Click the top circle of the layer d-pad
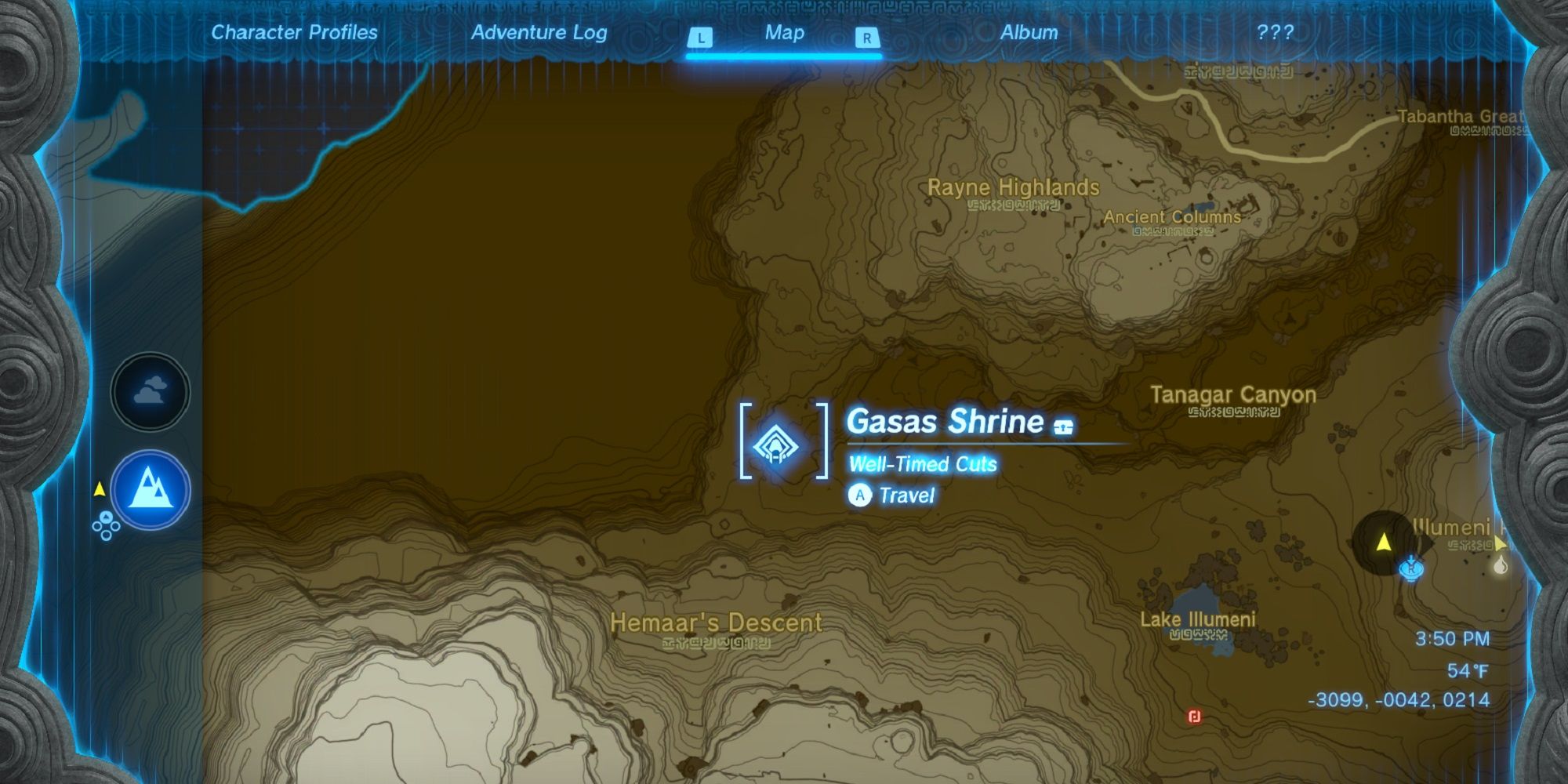Image resolution: width=1568 pixels, height=784 pixels. point(106,517)
